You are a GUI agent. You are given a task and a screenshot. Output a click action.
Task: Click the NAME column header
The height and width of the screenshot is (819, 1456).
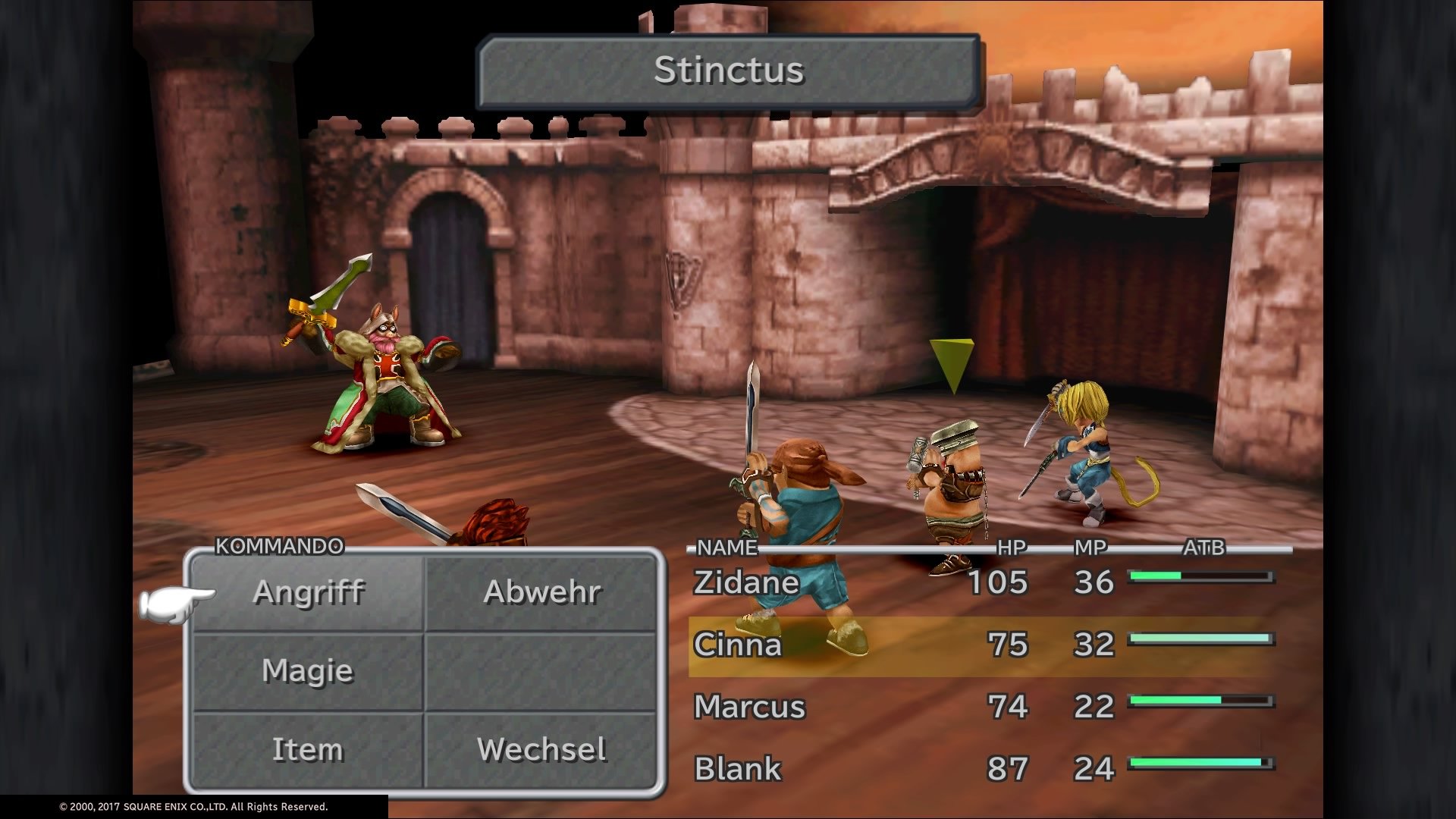pyautogui.click(x=724, y=545)
